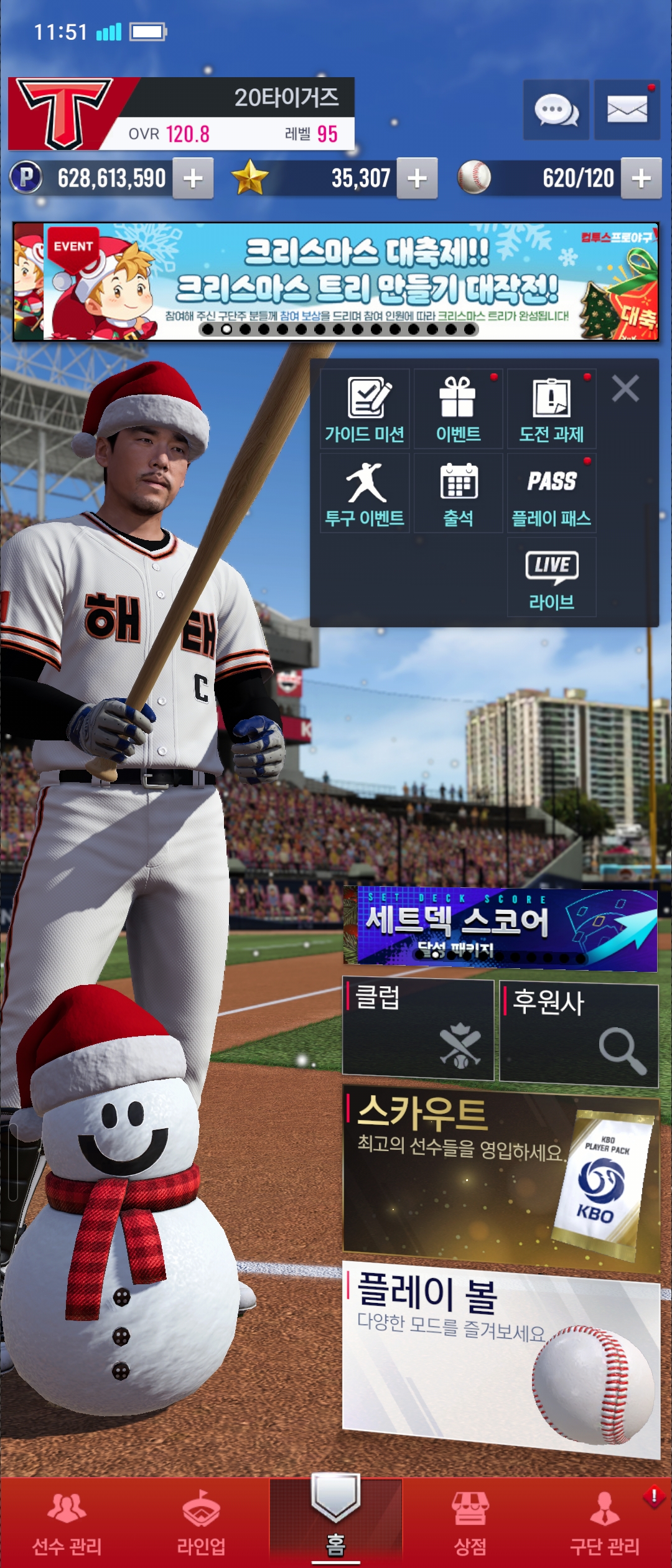Screen dimensions: 672x1568
Task: Open the 후원사 sponsor menu
Action: [x=579, y=1034]
